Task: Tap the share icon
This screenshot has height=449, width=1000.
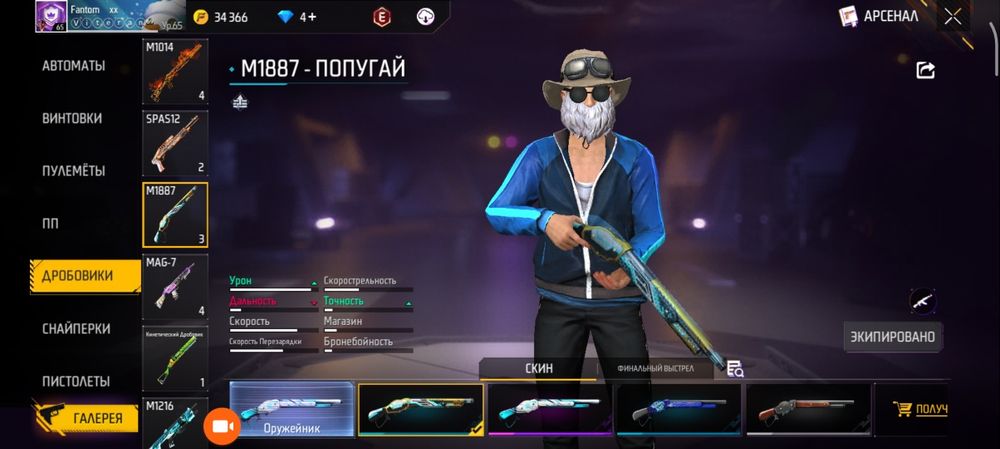Action: point(925,70)
